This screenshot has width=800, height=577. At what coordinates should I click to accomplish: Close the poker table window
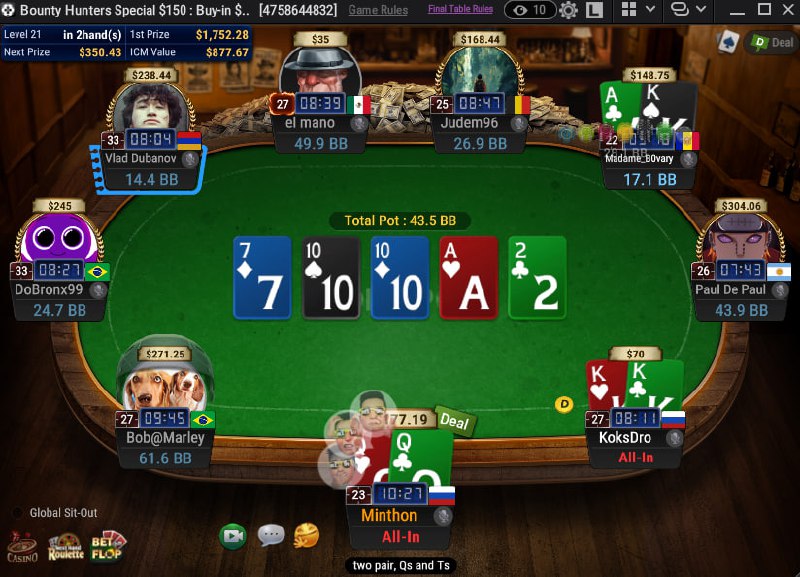coord(787,10)
